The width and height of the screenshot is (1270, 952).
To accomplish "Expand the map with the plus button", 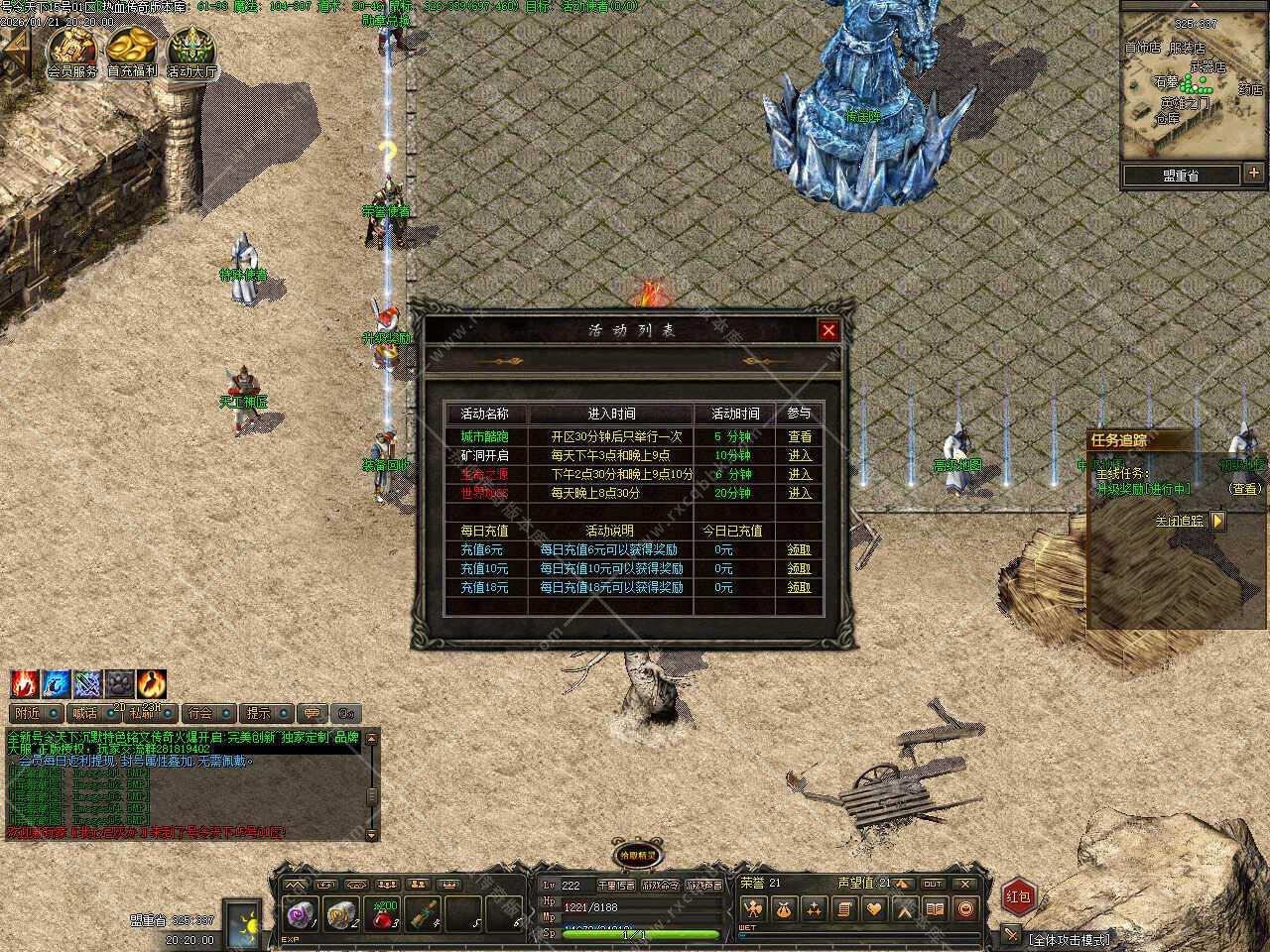I will point(1253,175).
